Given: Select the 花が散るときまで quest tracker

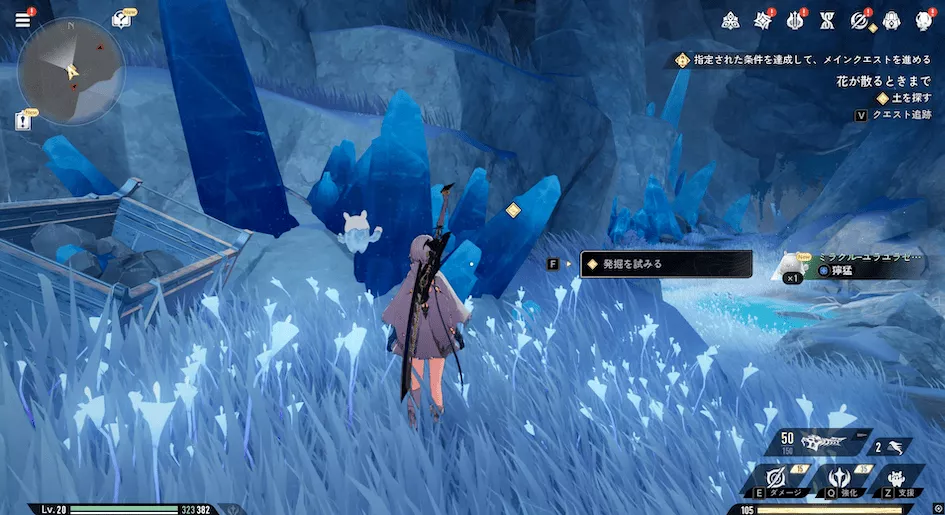Looking at the screenshot, I should coord(883,80).
